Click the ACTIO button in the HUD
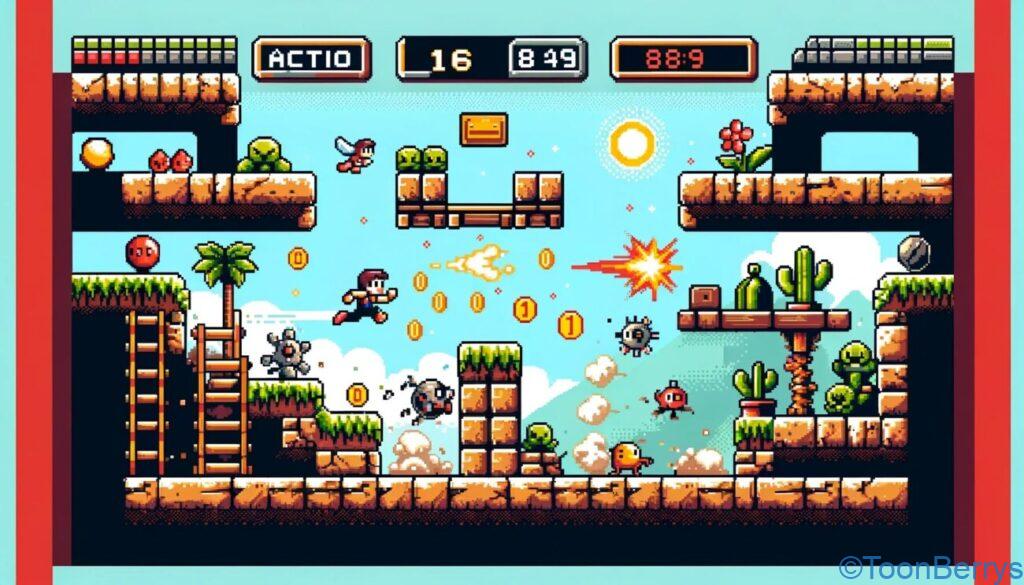1024x585 pixels. [x=311, y=59]
